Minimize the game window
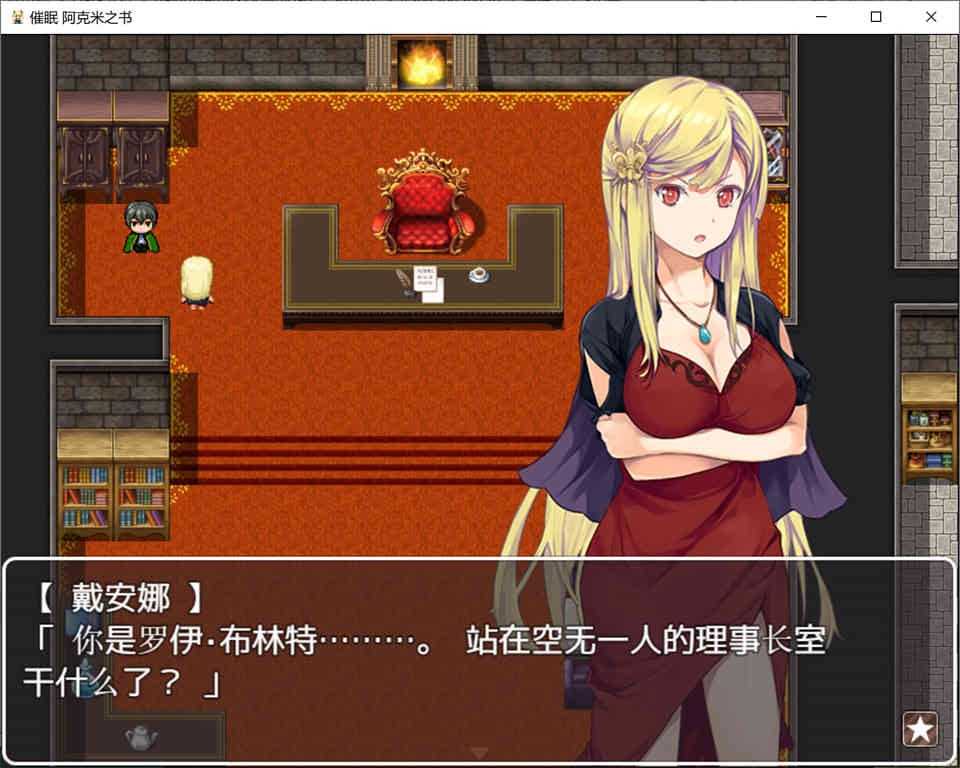This screenshot has height=768, width=960. (821, 17)
